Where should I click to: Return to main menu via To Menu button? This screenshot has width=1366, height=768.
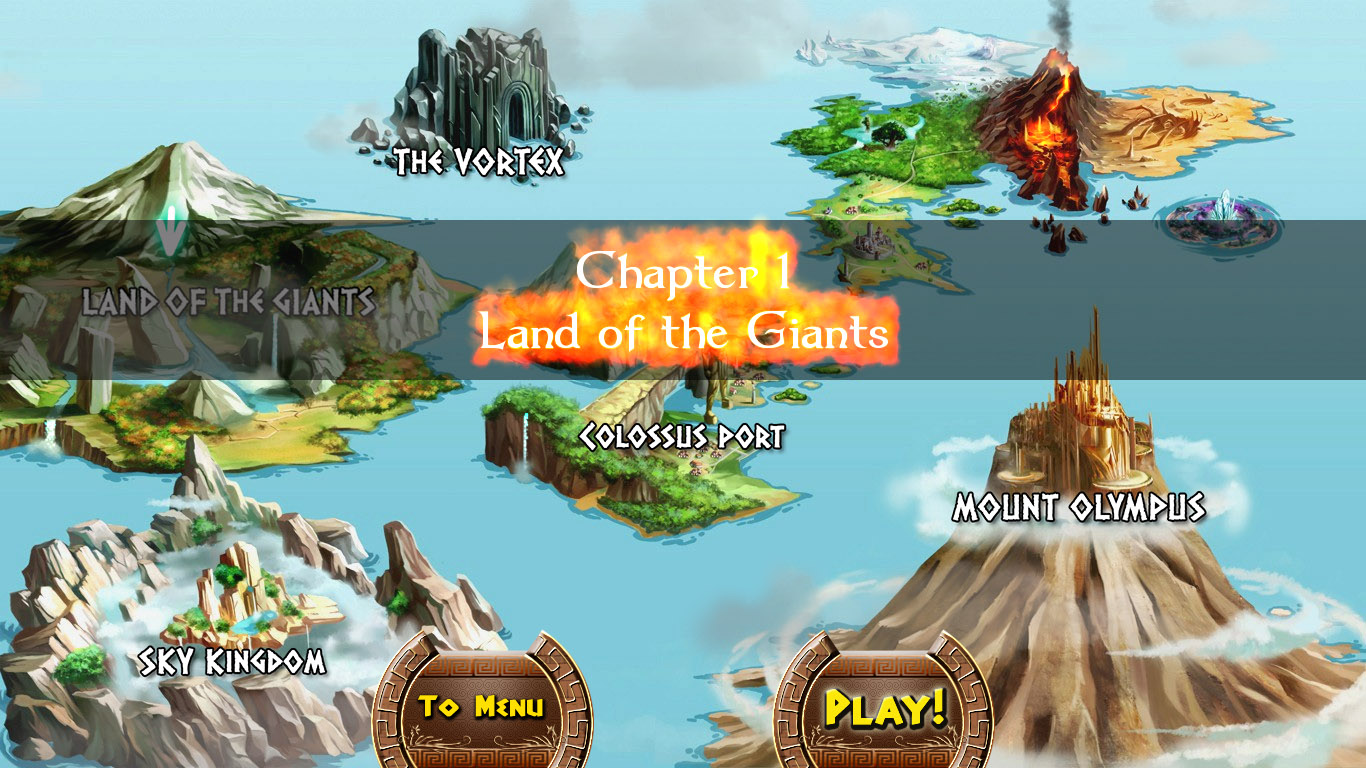tap(481, 706)
